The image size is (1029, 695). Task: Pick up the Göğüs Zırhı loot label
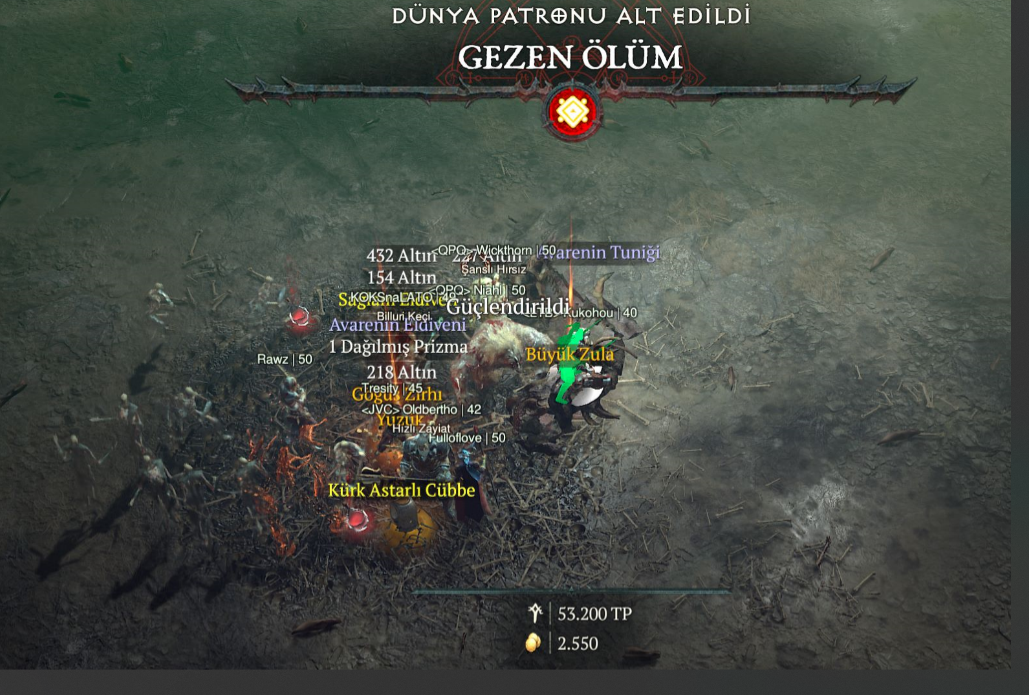pyautogui.click(x=396, y=395)
